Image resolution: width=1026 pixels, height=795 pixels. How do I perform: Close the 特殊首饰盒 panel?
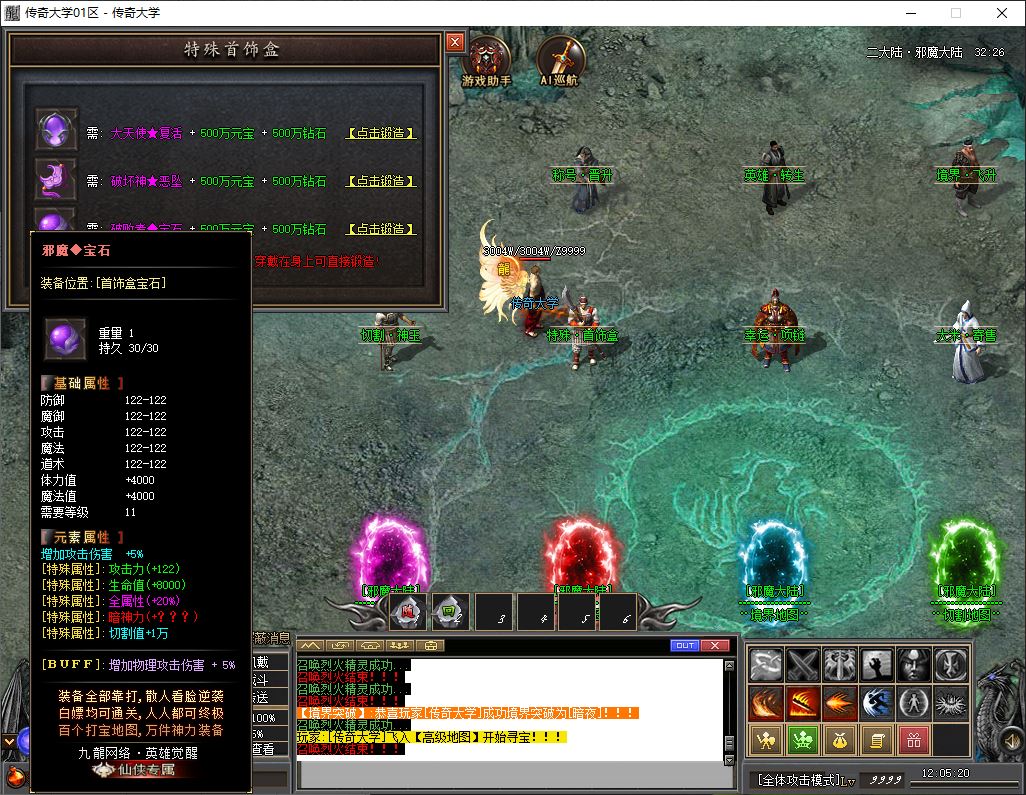[x=455, y=42]
